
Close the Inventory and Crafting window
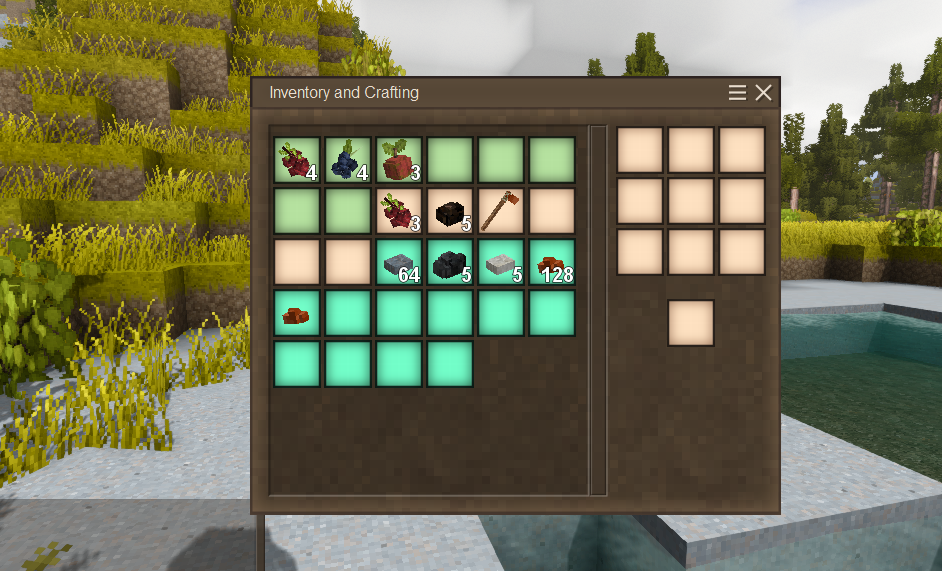pyautogui.click(x=763, y=93)
